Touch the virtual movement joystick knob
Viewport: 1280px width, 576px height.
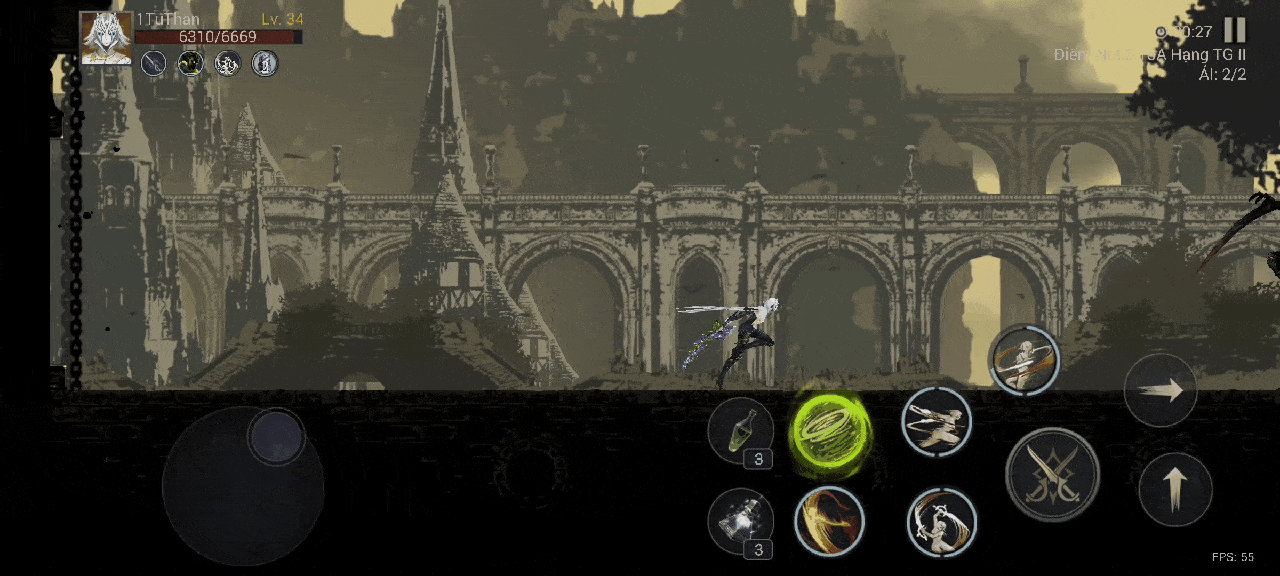[276, 436]
